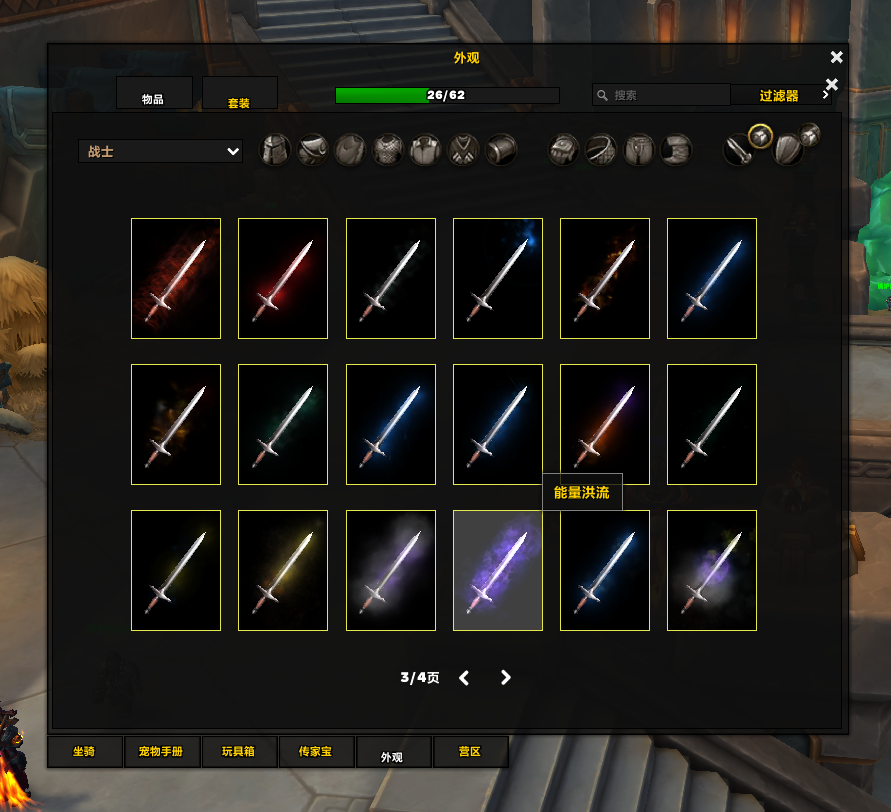Viewport: 891px width, 812px height.
Task: Select the shoulder armor slot icon
Action: tap(312, 151)
